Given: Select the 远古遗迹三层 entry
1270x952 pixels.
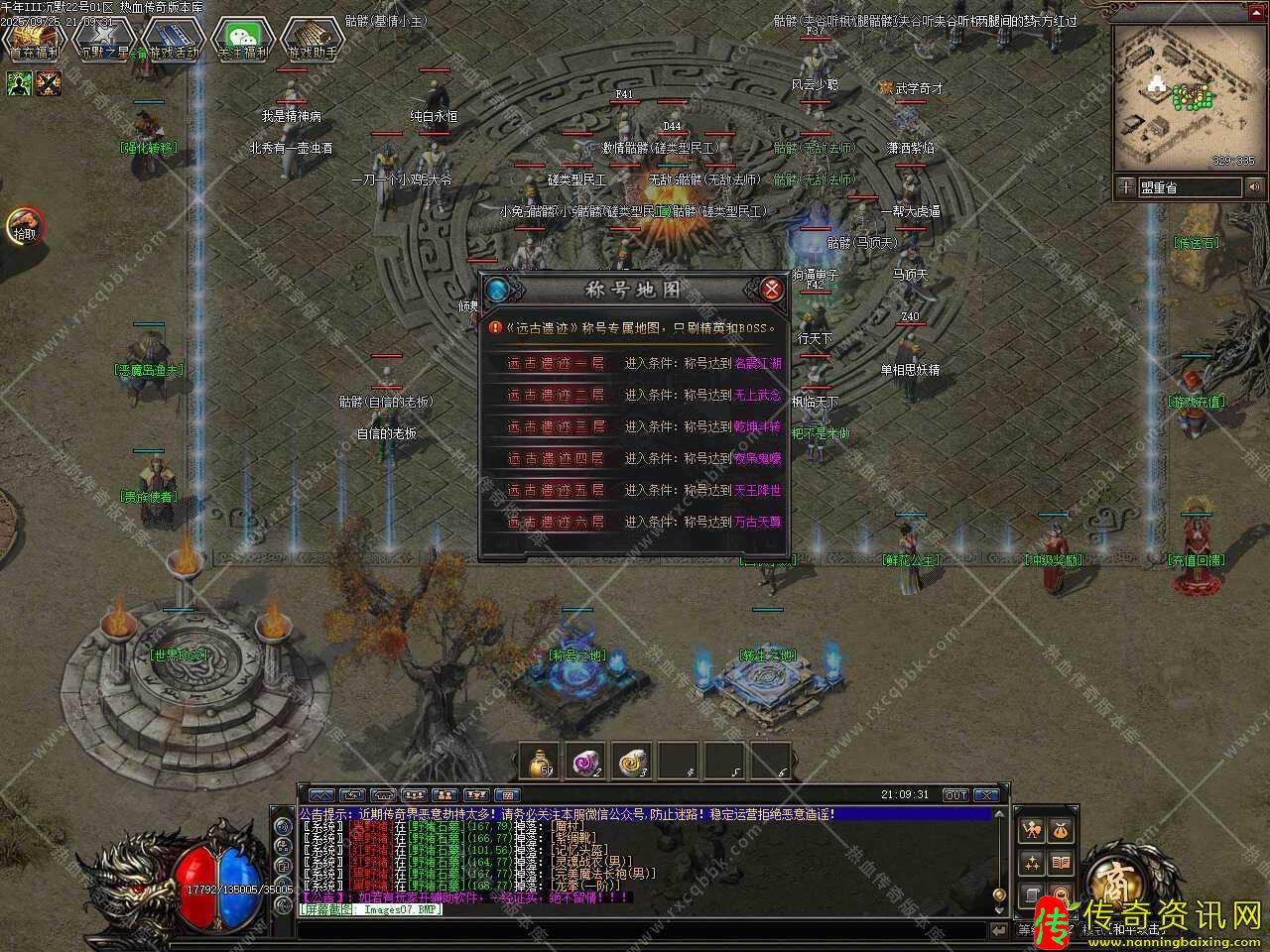Looking at the screenshot, I should (x=556, y=426).
